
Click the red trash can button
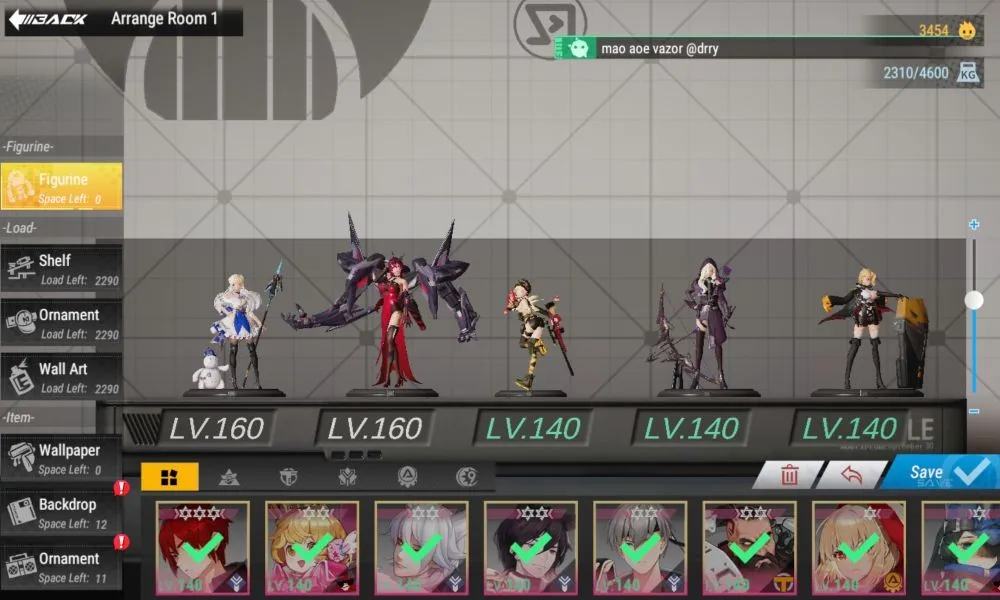click(789, 475)
